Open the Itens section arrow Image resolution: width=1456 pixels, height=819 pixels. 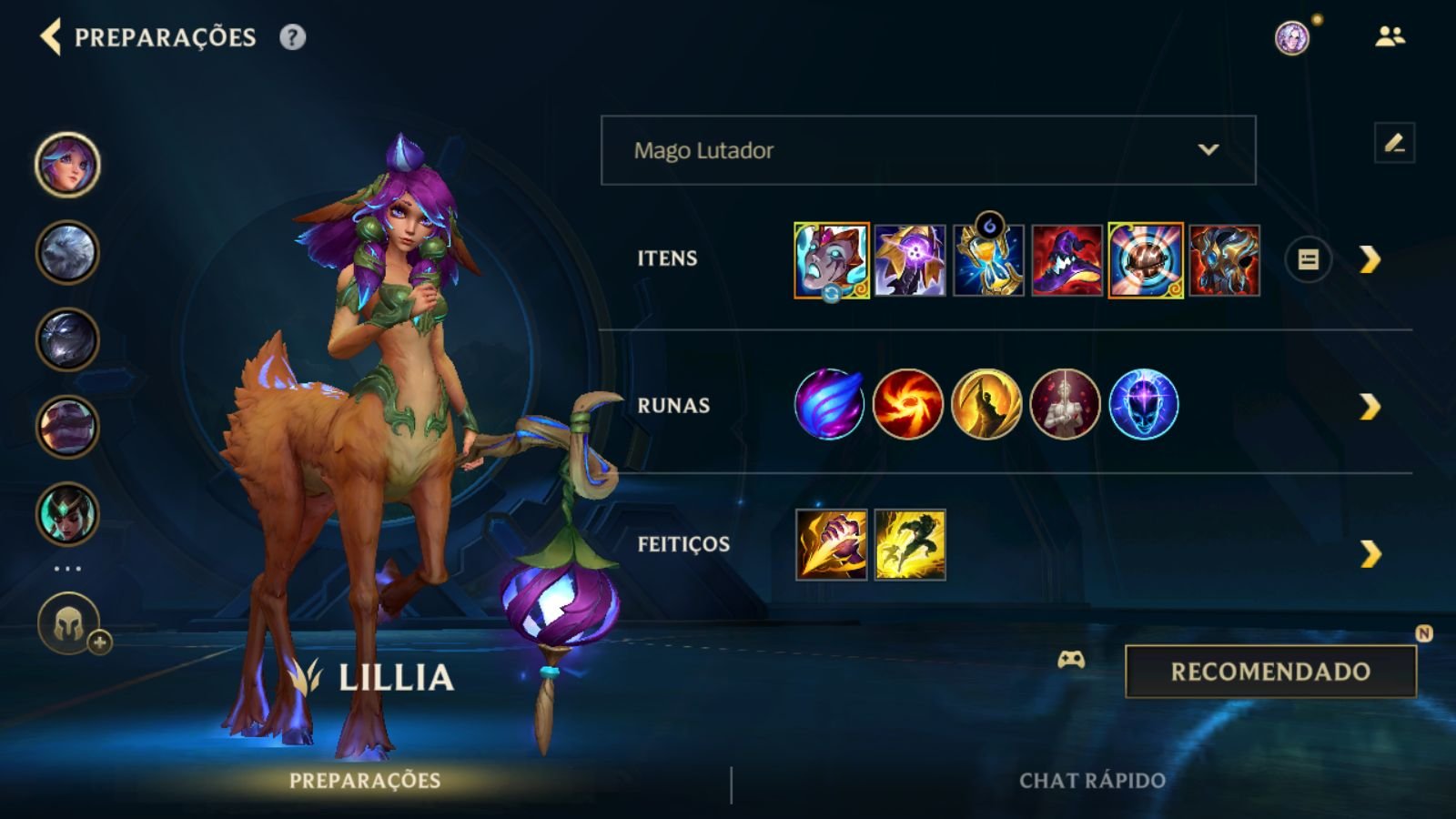[1370, 260]
